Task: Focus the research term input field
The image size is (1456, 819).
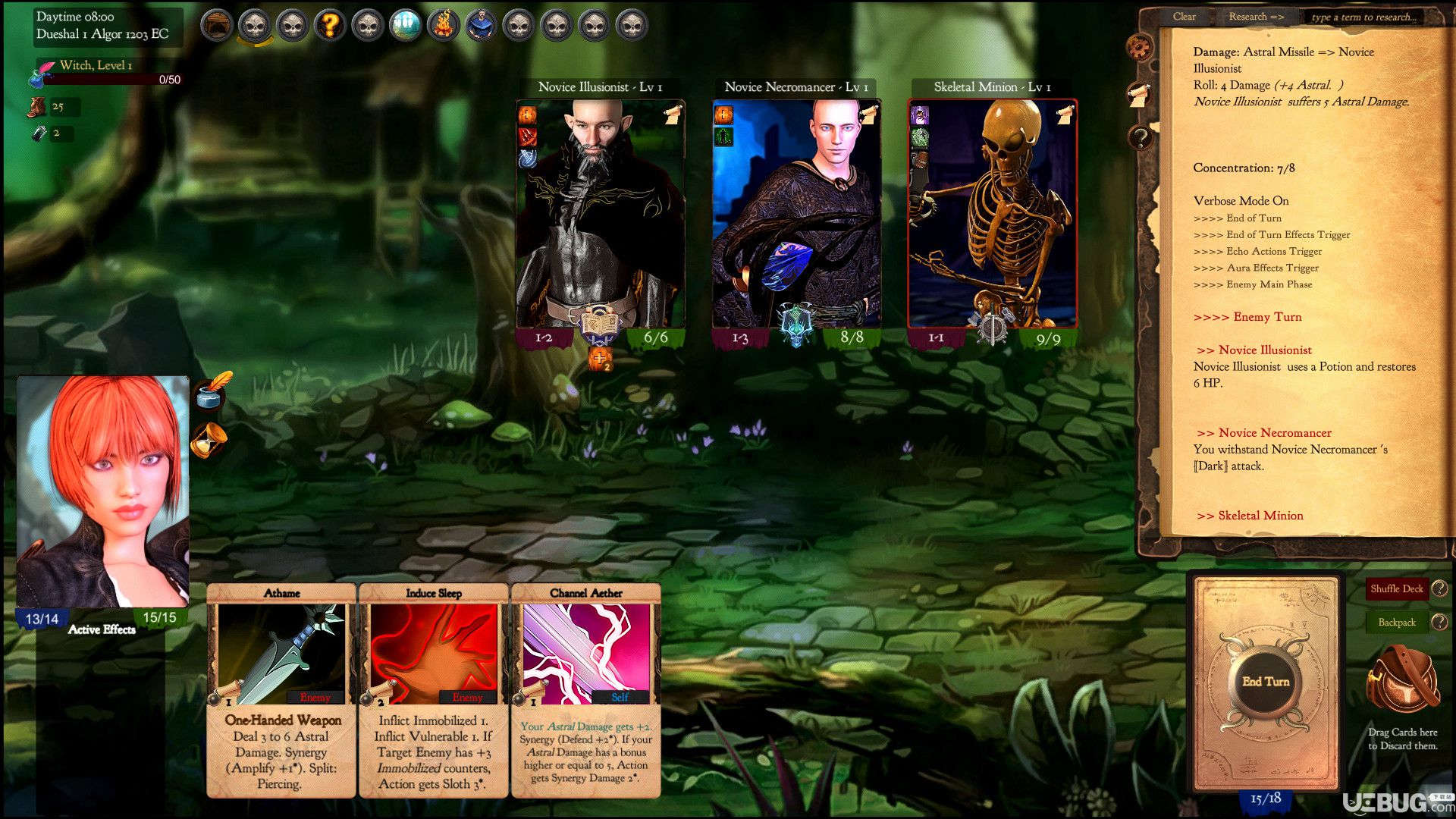Action: tap(1363, 17)
